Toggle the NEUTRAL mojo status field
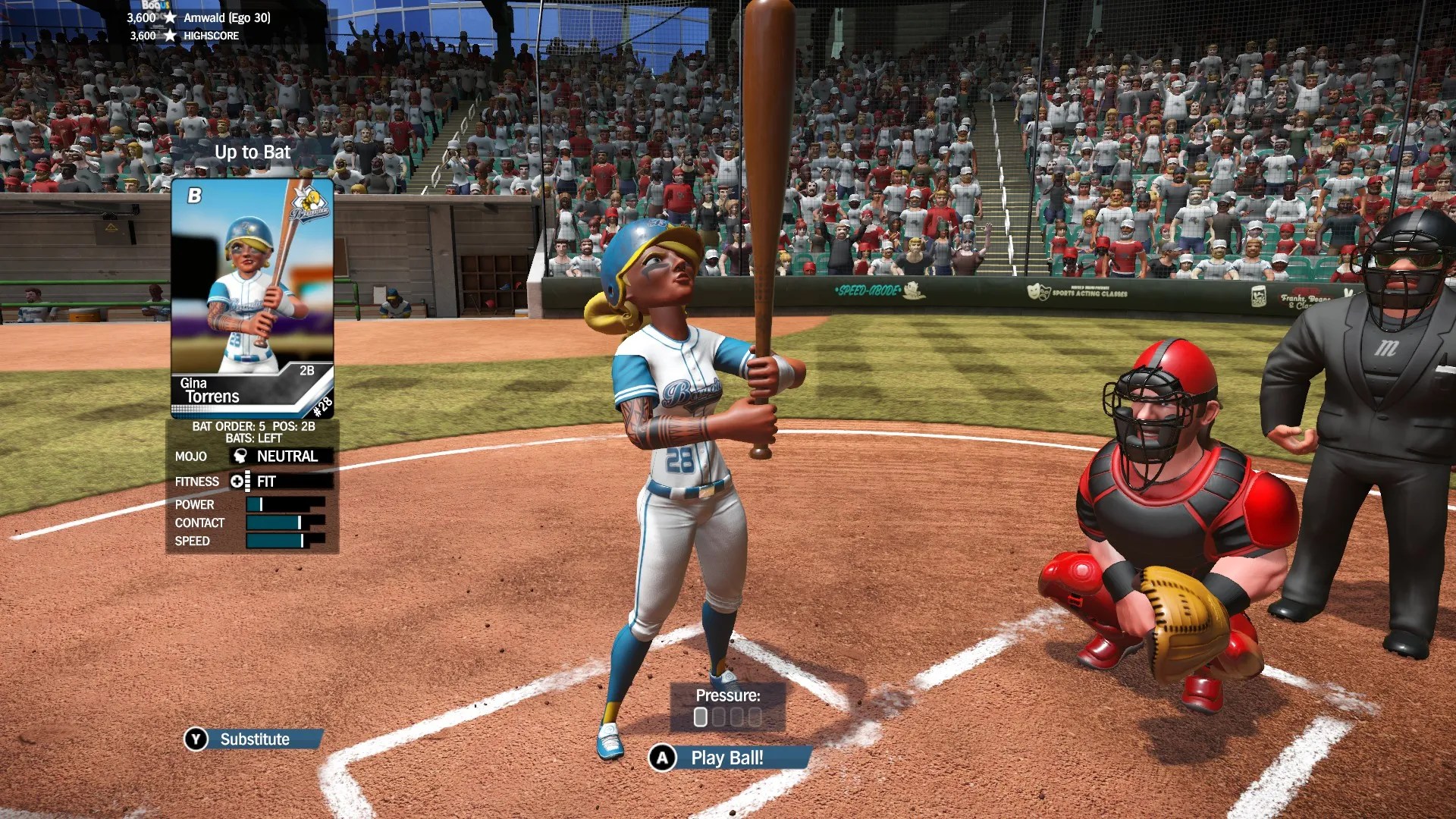The height and width of the screenshot is (819, 1456). (x=287, y=456)
